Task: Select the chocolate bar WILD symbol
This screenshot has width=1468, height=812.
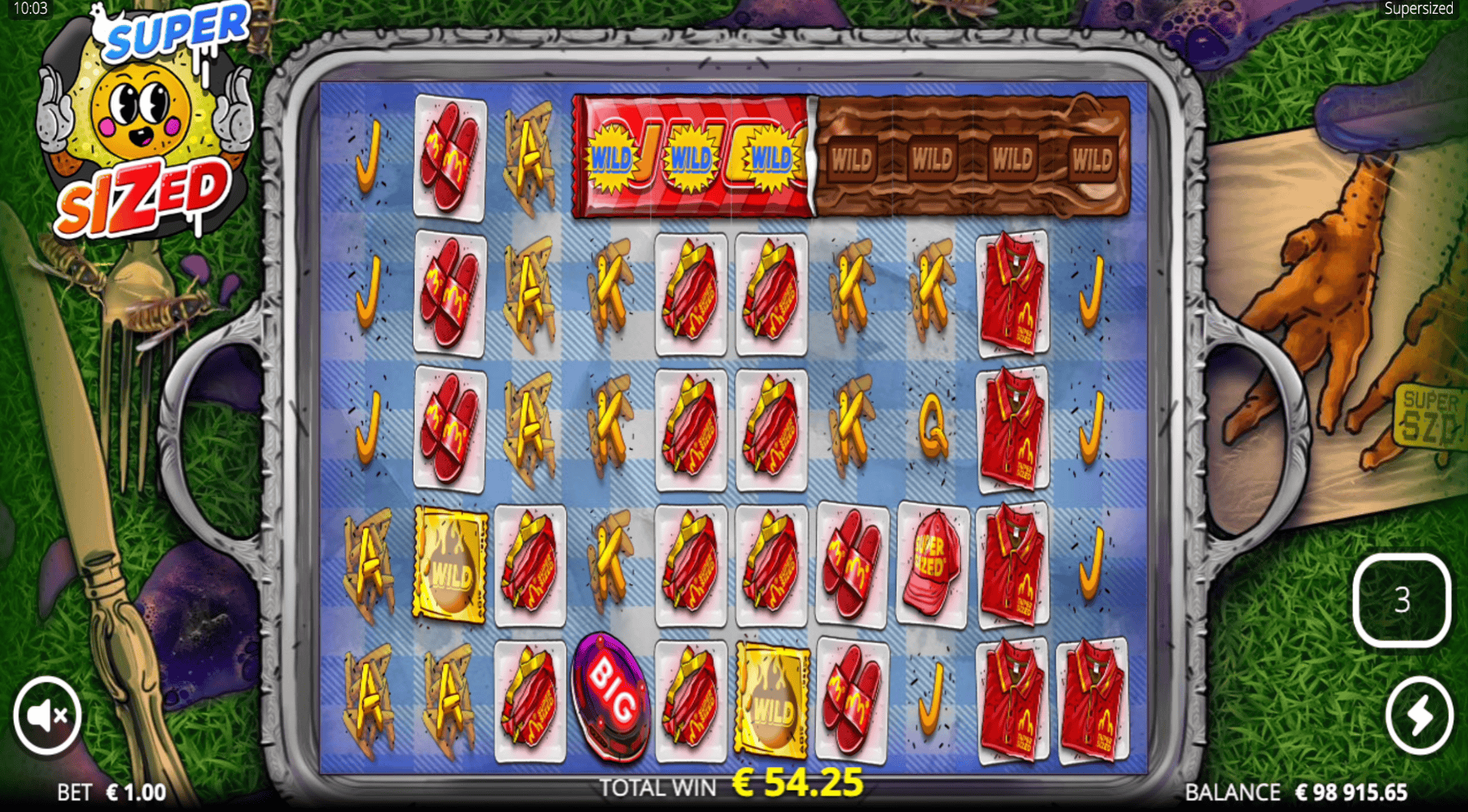Action: tap(972, 157)
